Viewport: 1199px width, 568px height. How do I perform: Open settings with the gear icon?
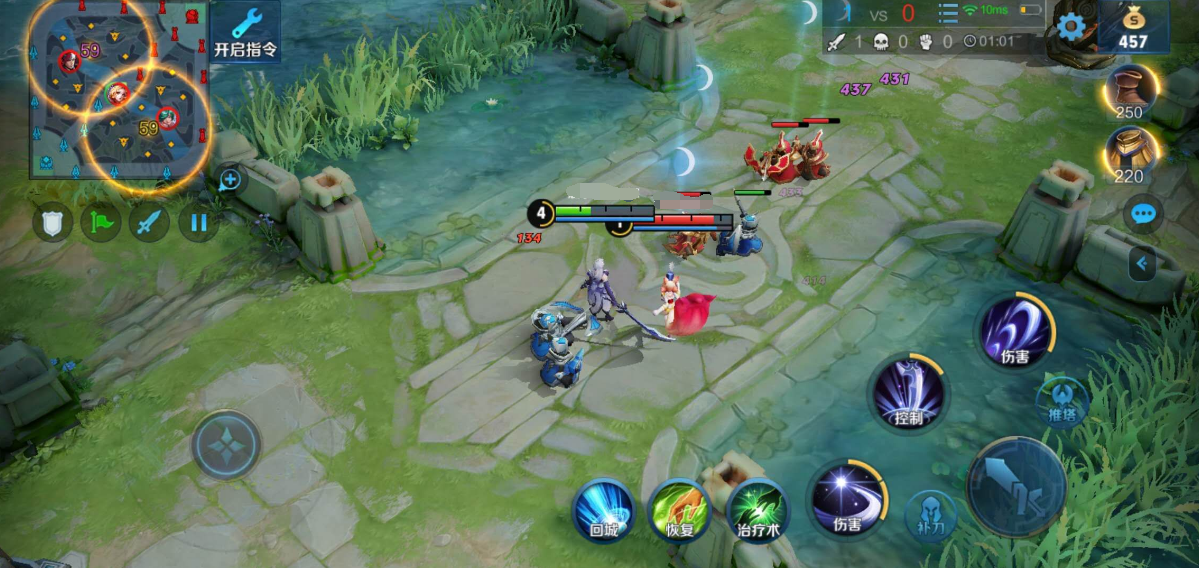(x=1070, y=27)
